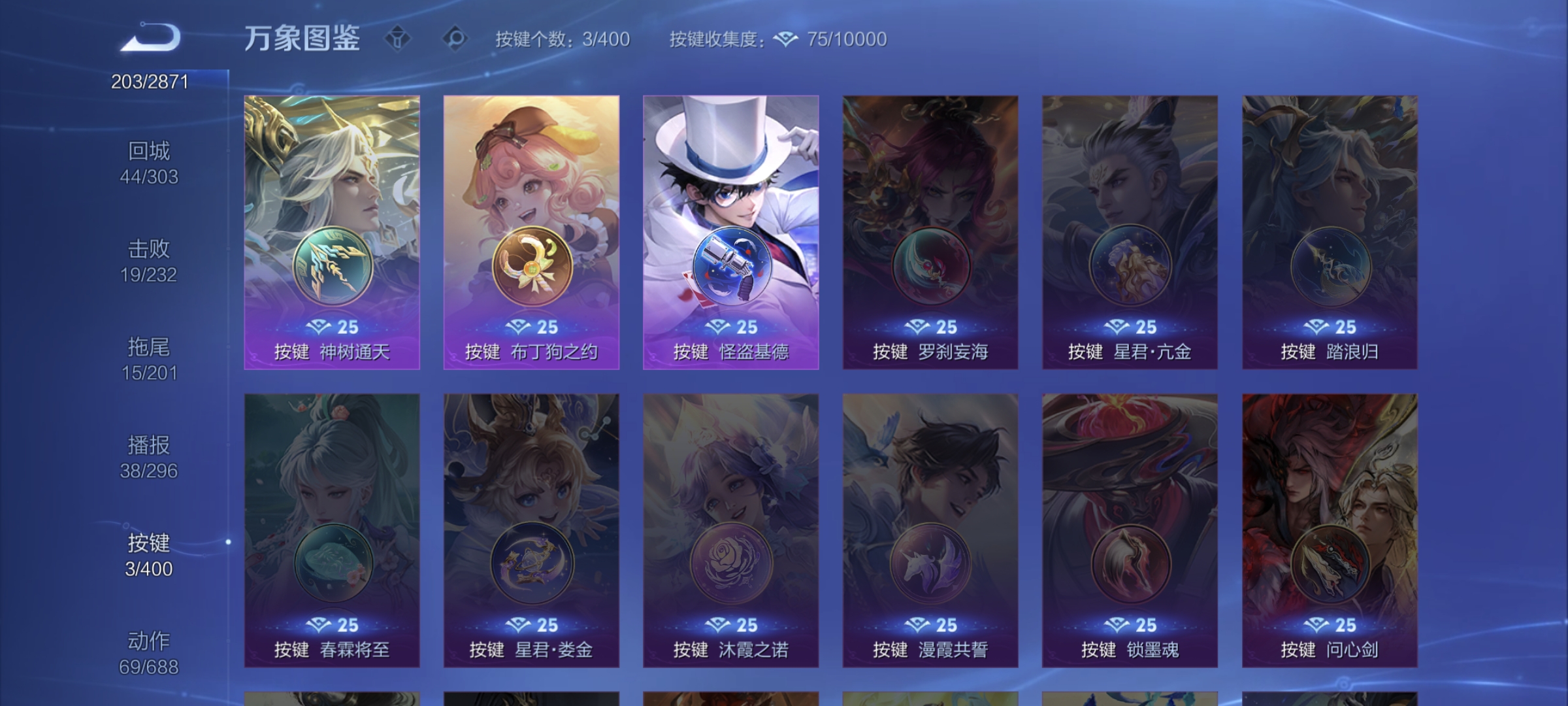Viewport: 1568px width, 706px height.
Task: Click the 203/2871 total collection counter
Action: click(x=148, y=82)
